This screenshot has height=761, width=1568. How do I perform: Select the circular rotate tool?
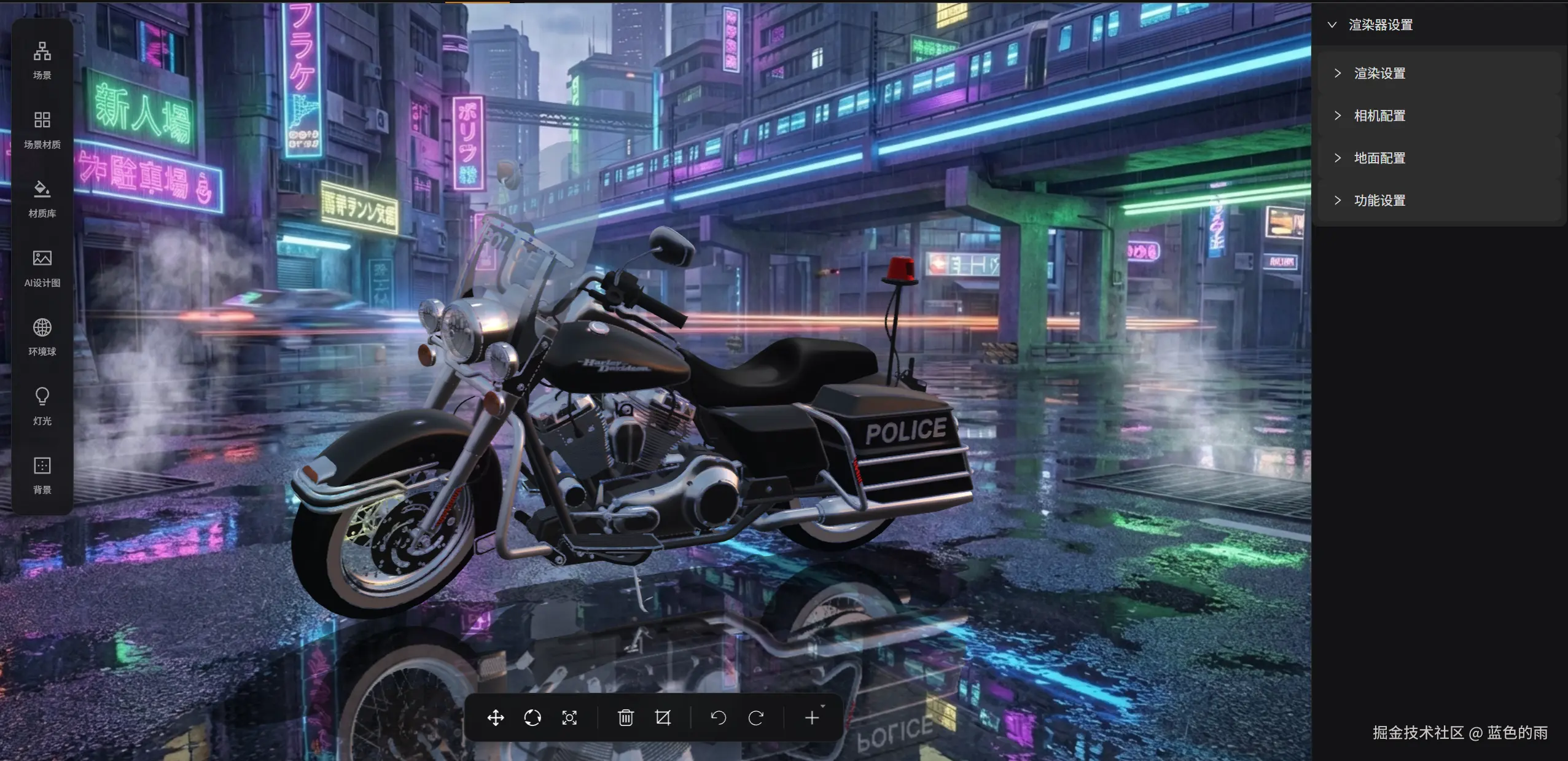(532, 717)
